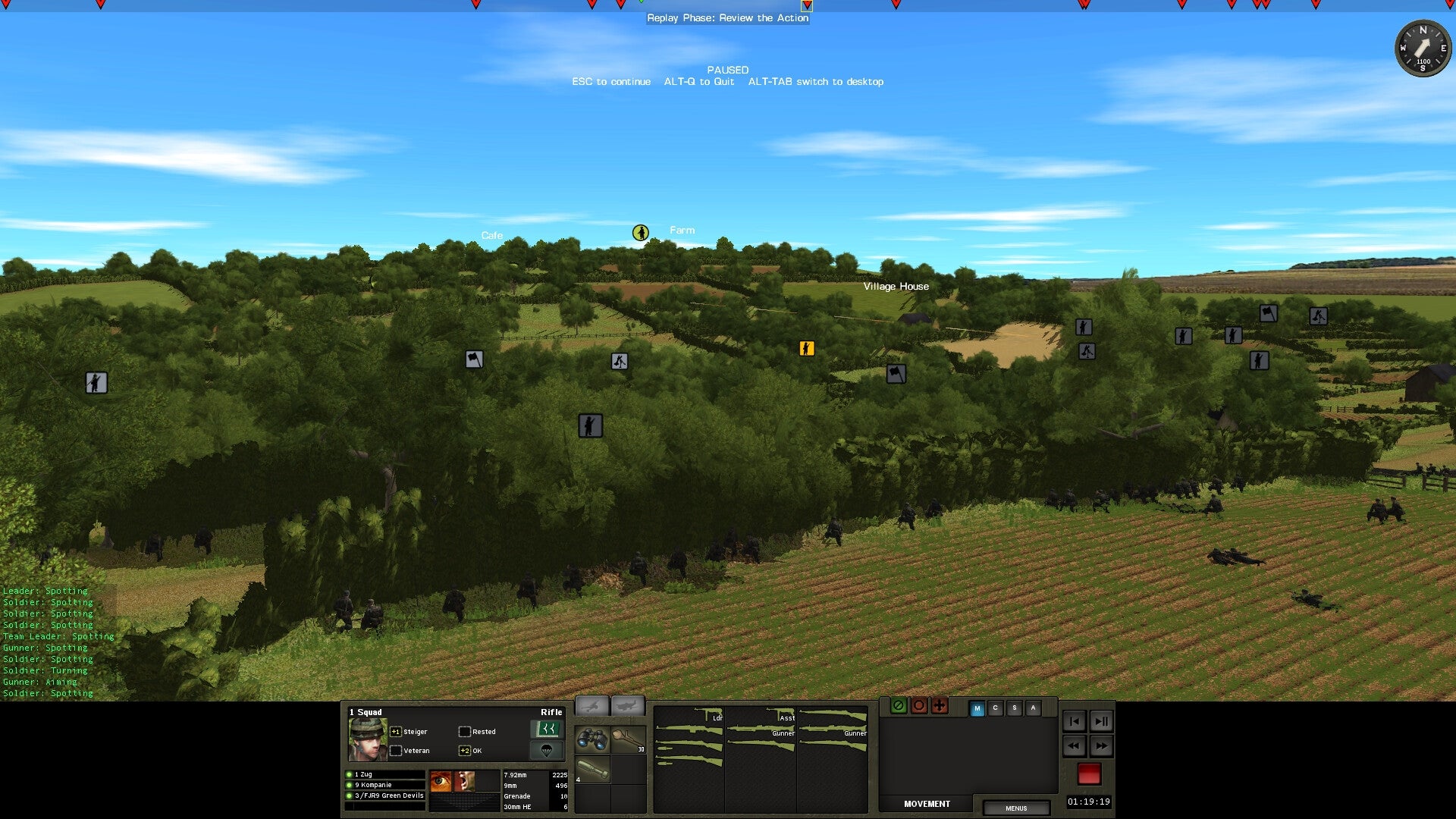Select the yellow enemy contact icon on the map
Screen dimensions: 1456x819
pos(807,348)
